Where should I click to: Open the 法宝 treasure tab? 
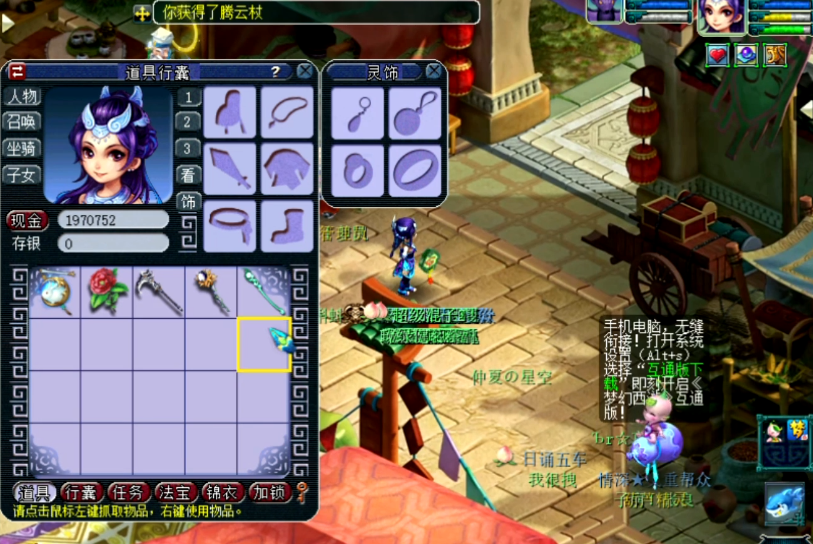(176, 492)
